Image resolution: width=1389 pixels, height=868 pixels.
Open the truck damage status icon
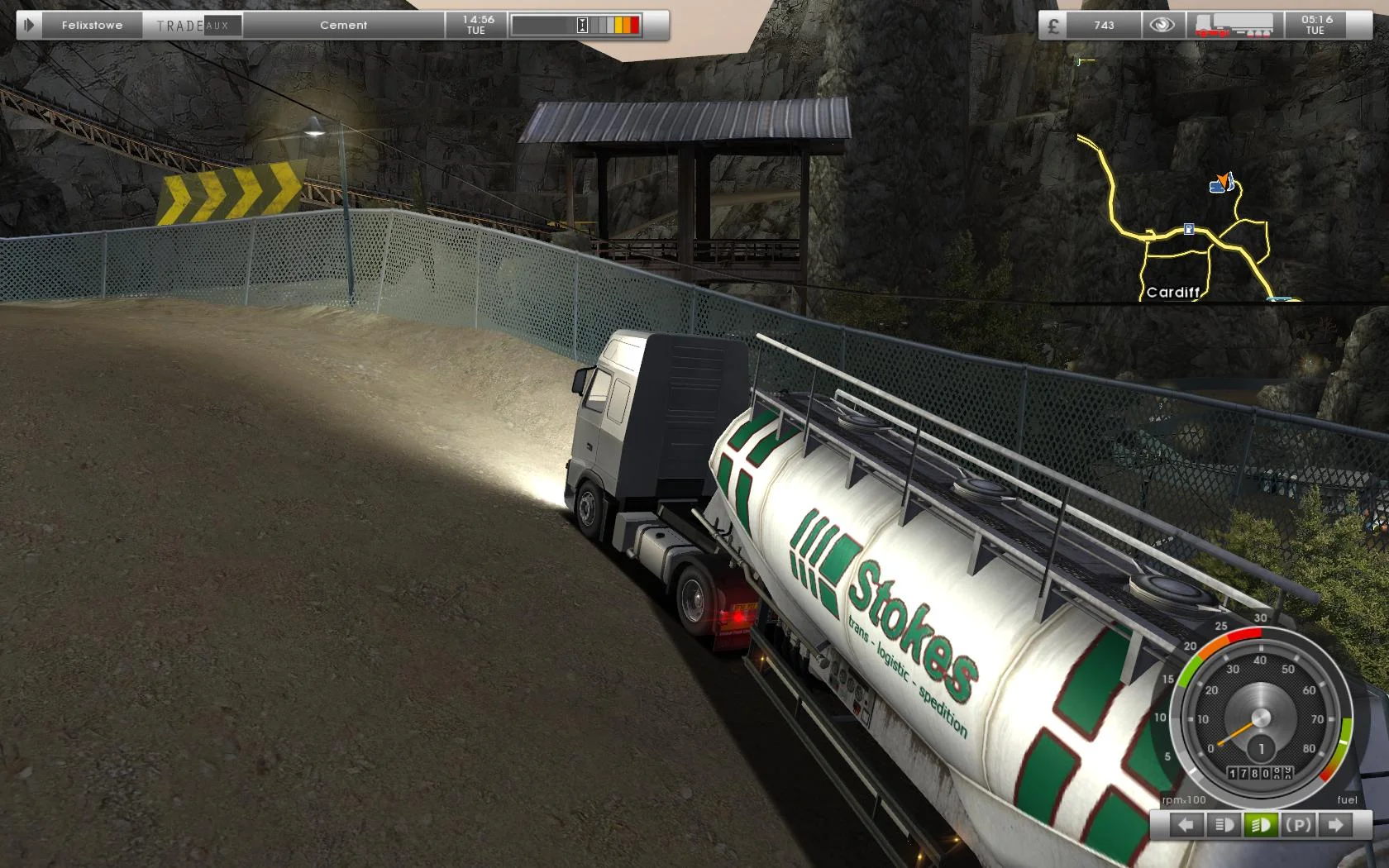click(1235, 25)
